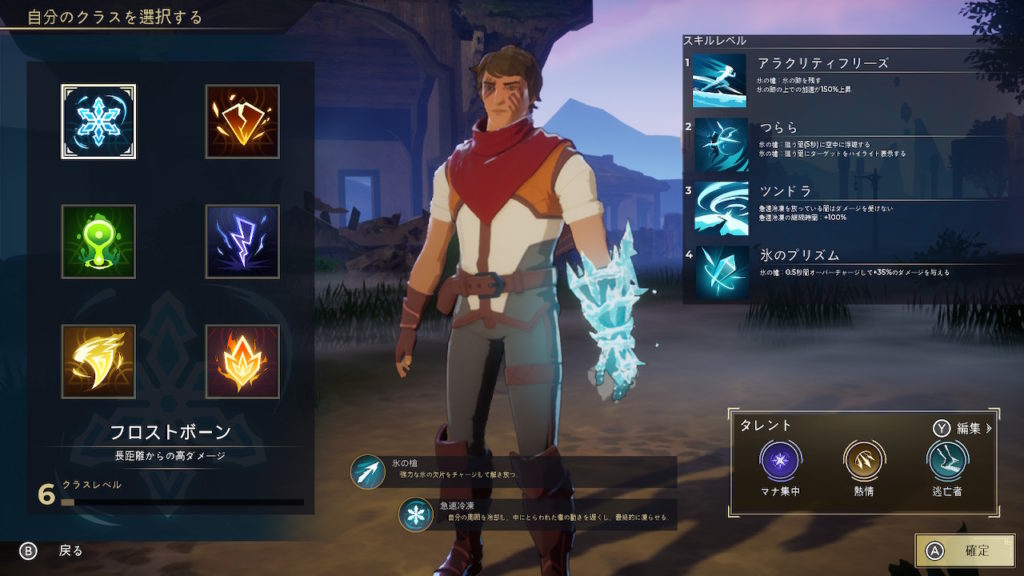
Task: Open talent 編集 edit option
Action: (962, 428)
